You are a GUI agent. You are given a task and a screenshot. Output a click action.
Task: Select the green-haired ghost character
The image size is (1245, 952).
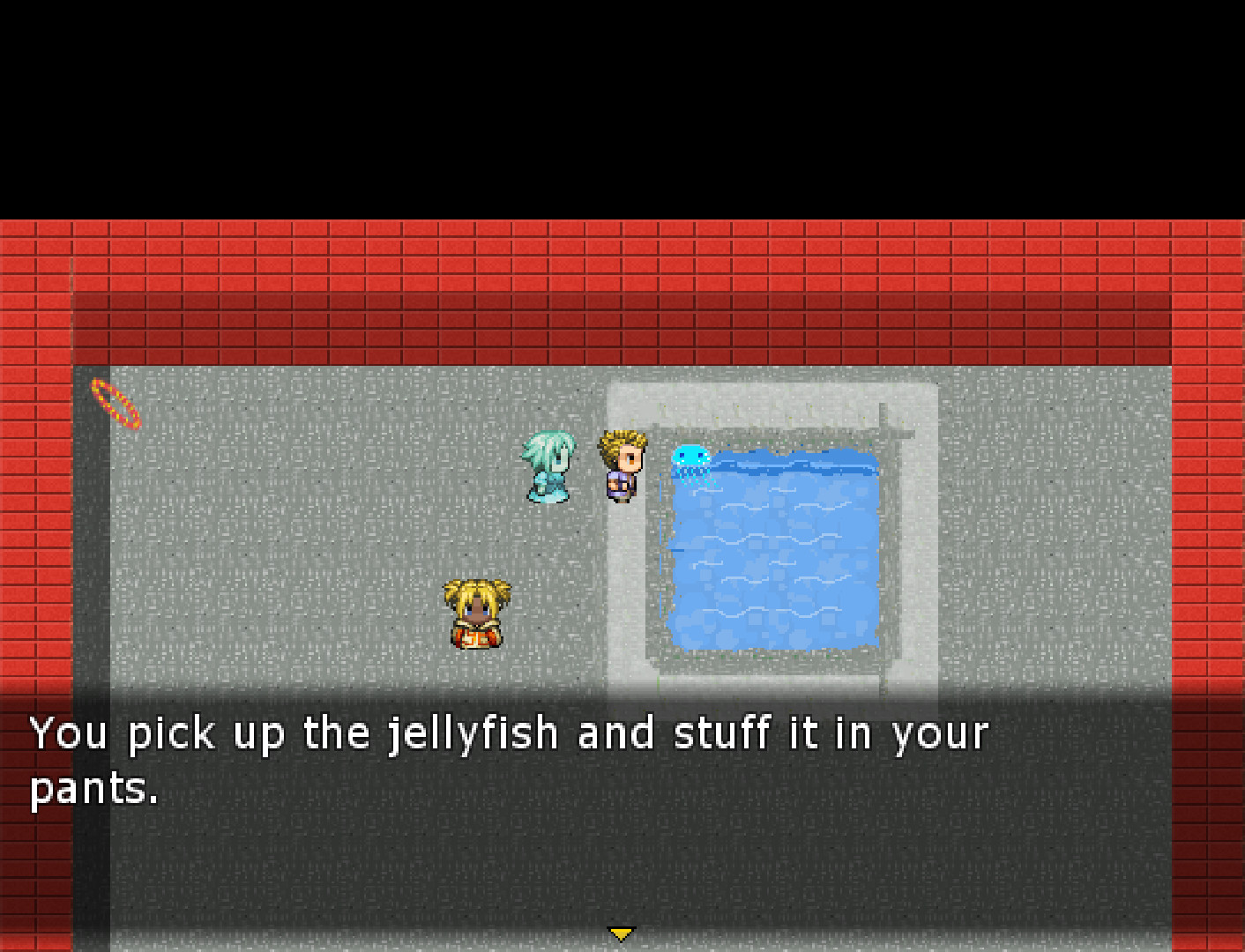point(548,467)
